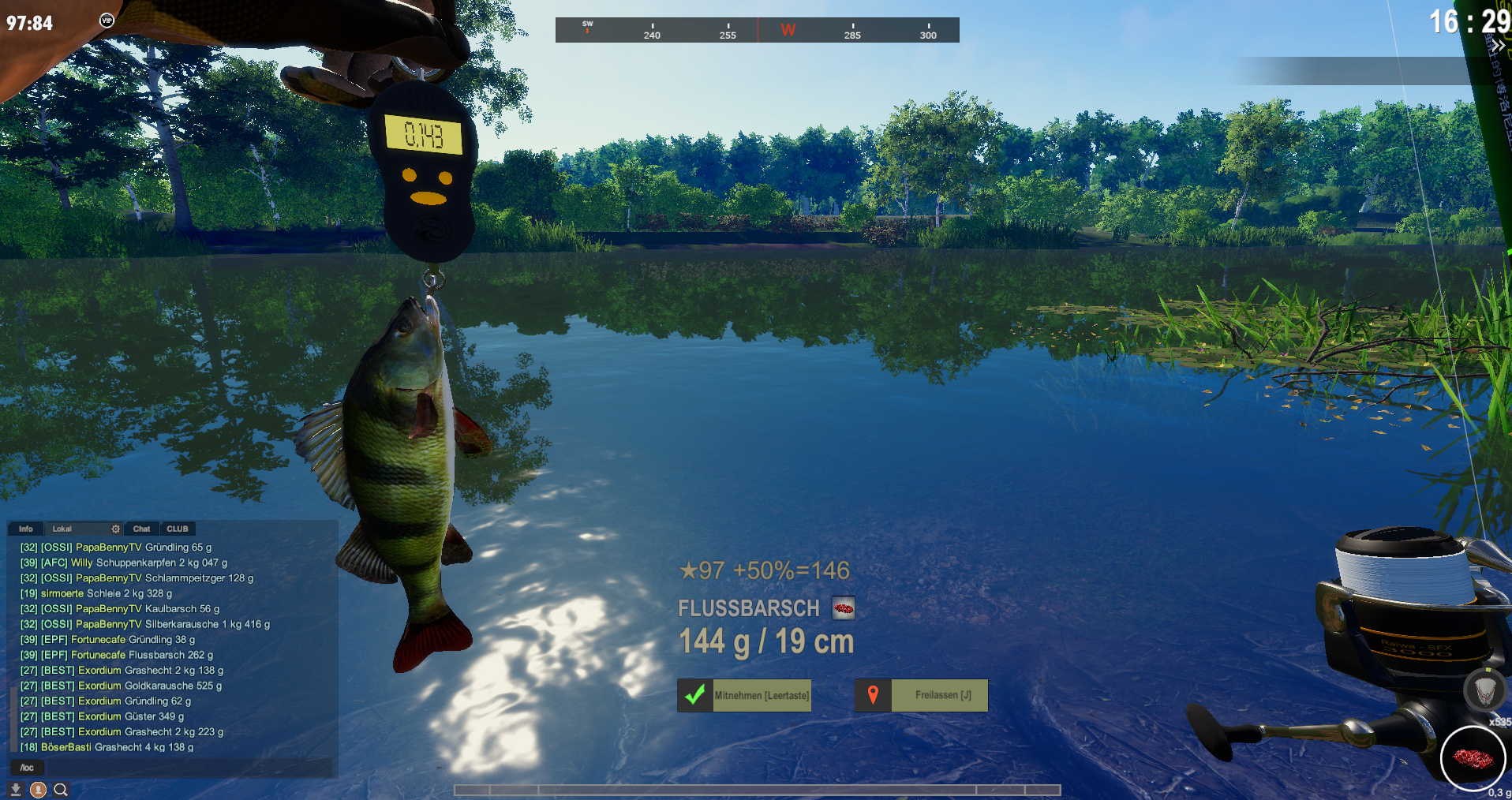Click PapaBennyTV's Gründling 65 g chat entry
The width and height of the screenshot is (1512, 800).
[116, 548]
